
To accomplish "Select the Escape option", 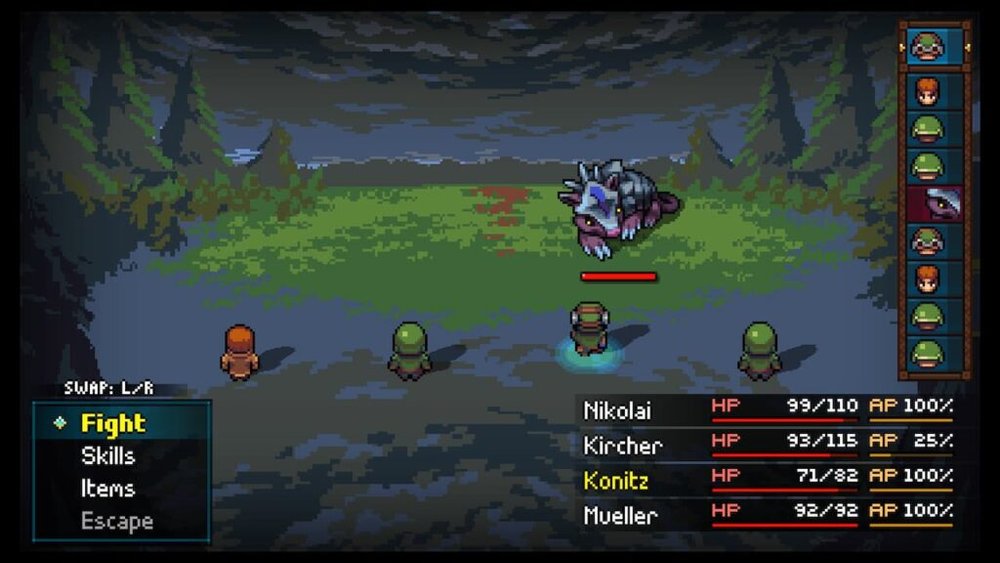I will pyautogui.click(x=117, y=521).
